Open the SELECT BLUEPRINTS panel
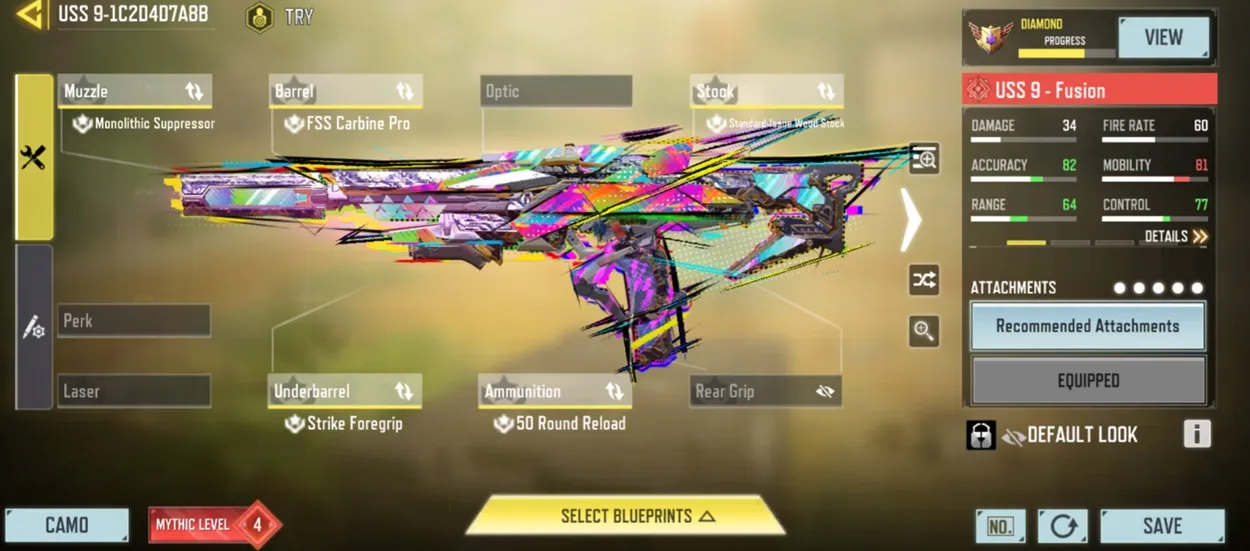The width and height of the screenshot is (1250, 551). tap(625, 516)
